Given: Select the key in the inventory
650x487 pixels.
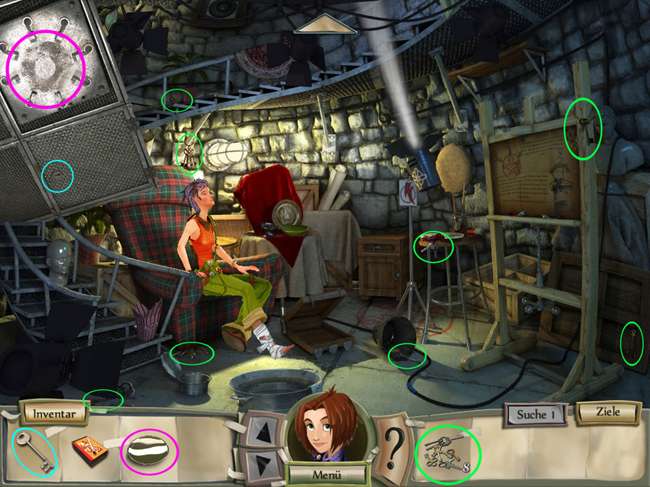Looking at the screenshot, I should 34,449.
